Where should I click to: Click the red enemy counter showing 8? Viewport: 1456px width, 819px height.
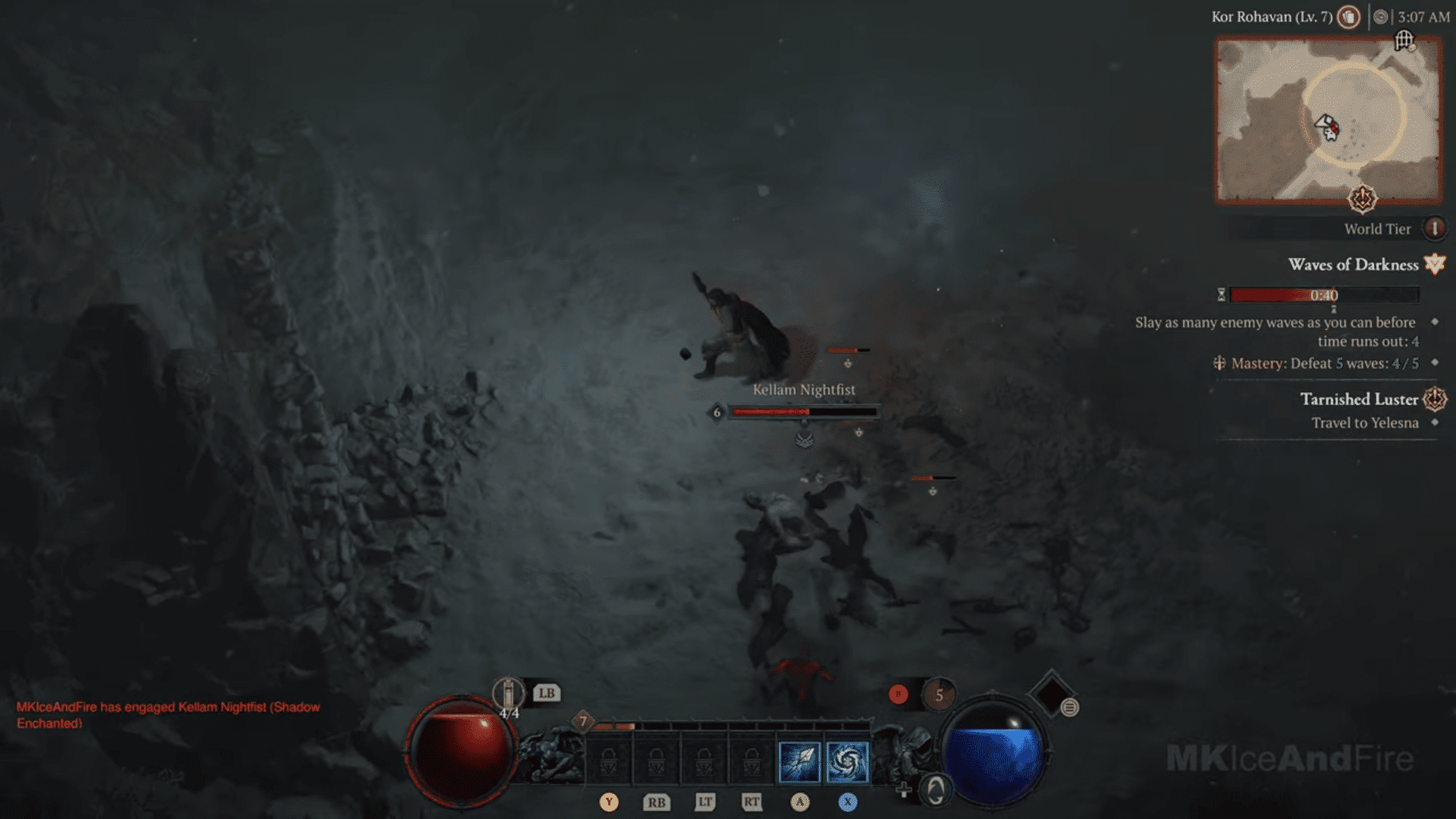(898, 693)
